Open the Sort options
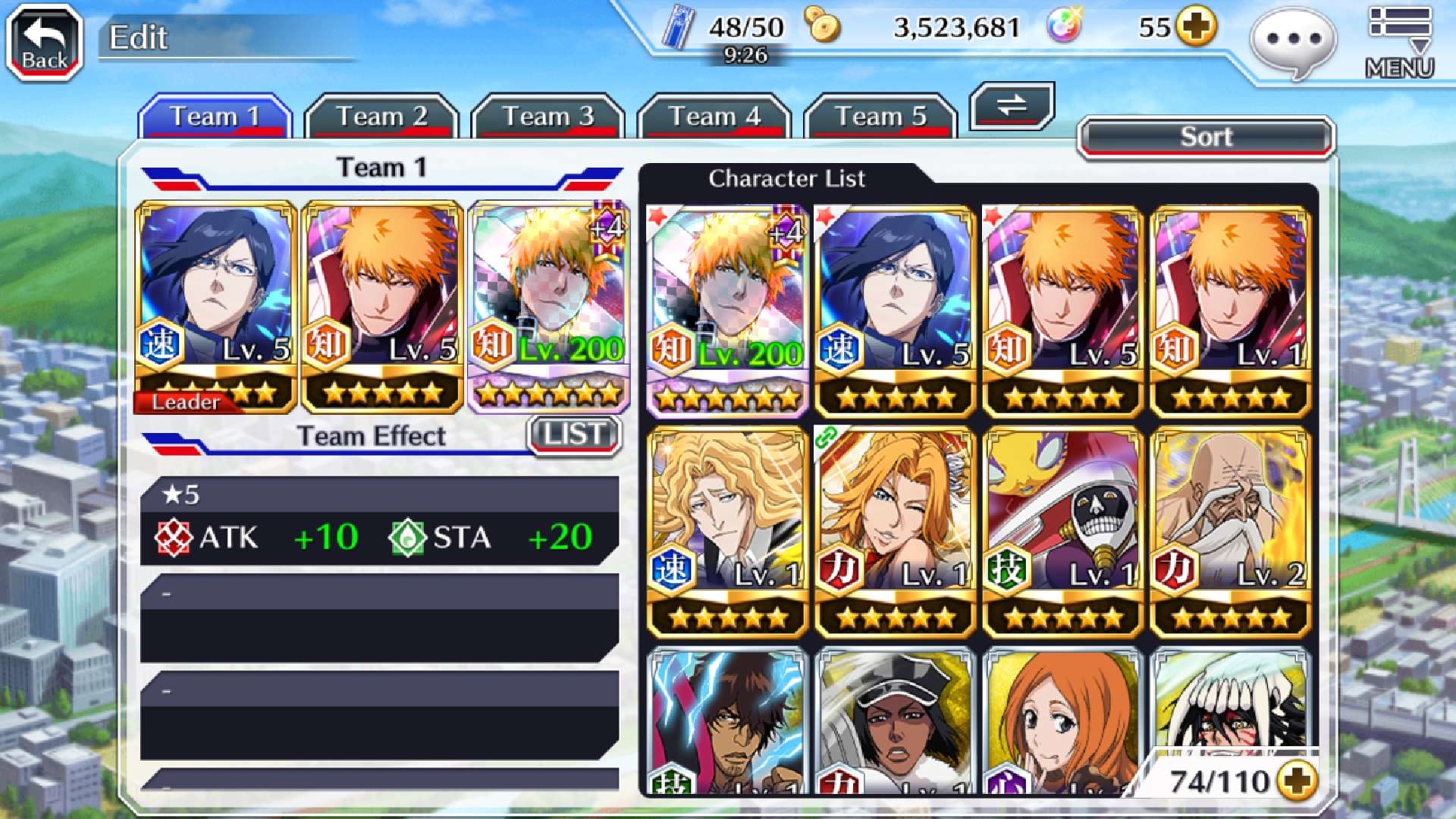This screenshot has width=1456, height=819. tap(1206, 137)
